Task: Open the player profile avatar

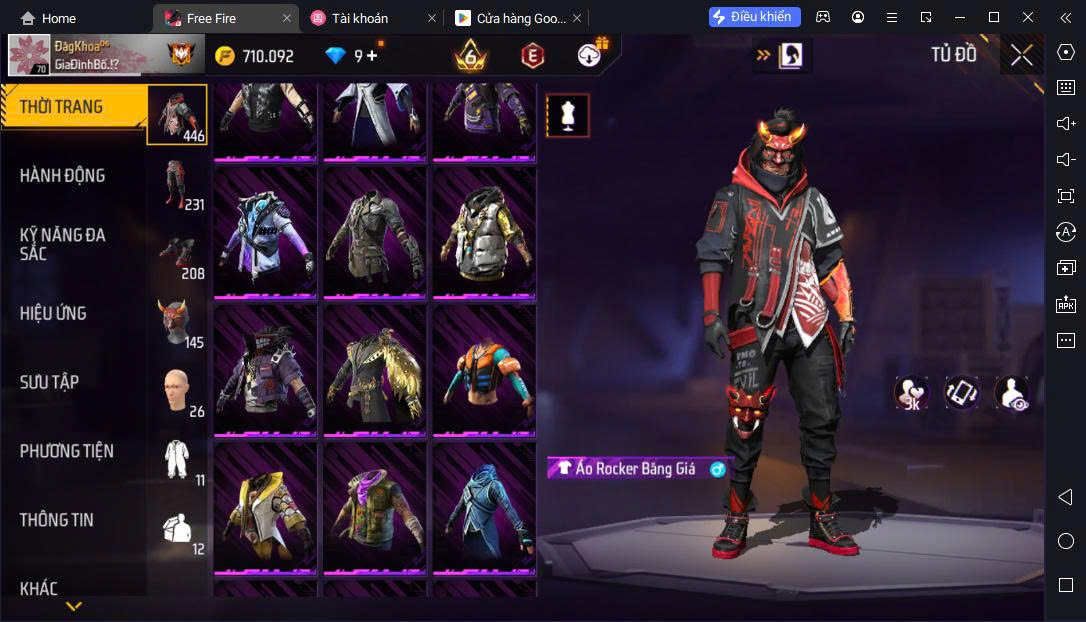Action: (x=30, y=56)
